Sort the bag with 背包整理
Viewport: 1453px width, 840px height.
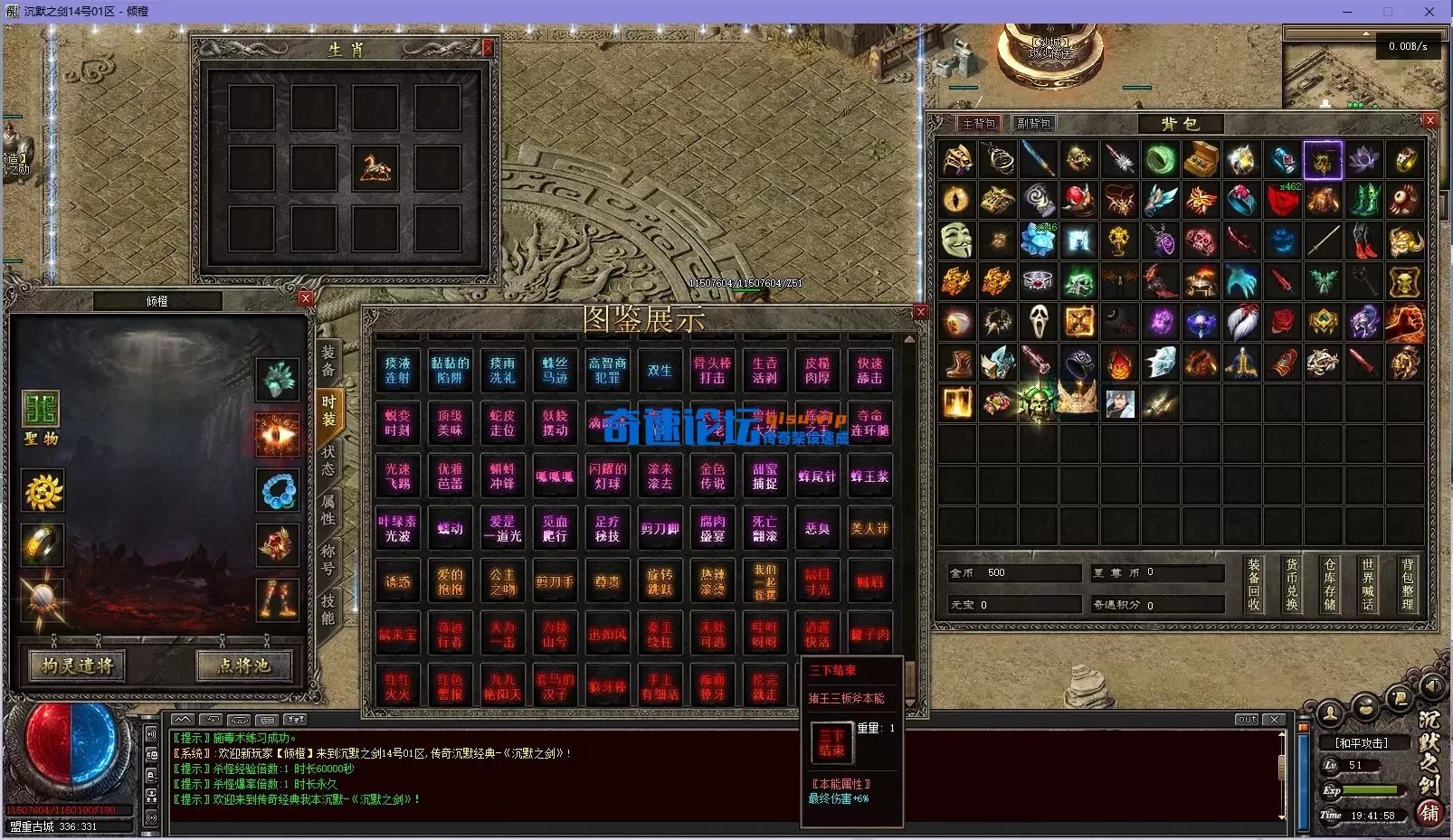1407,584
